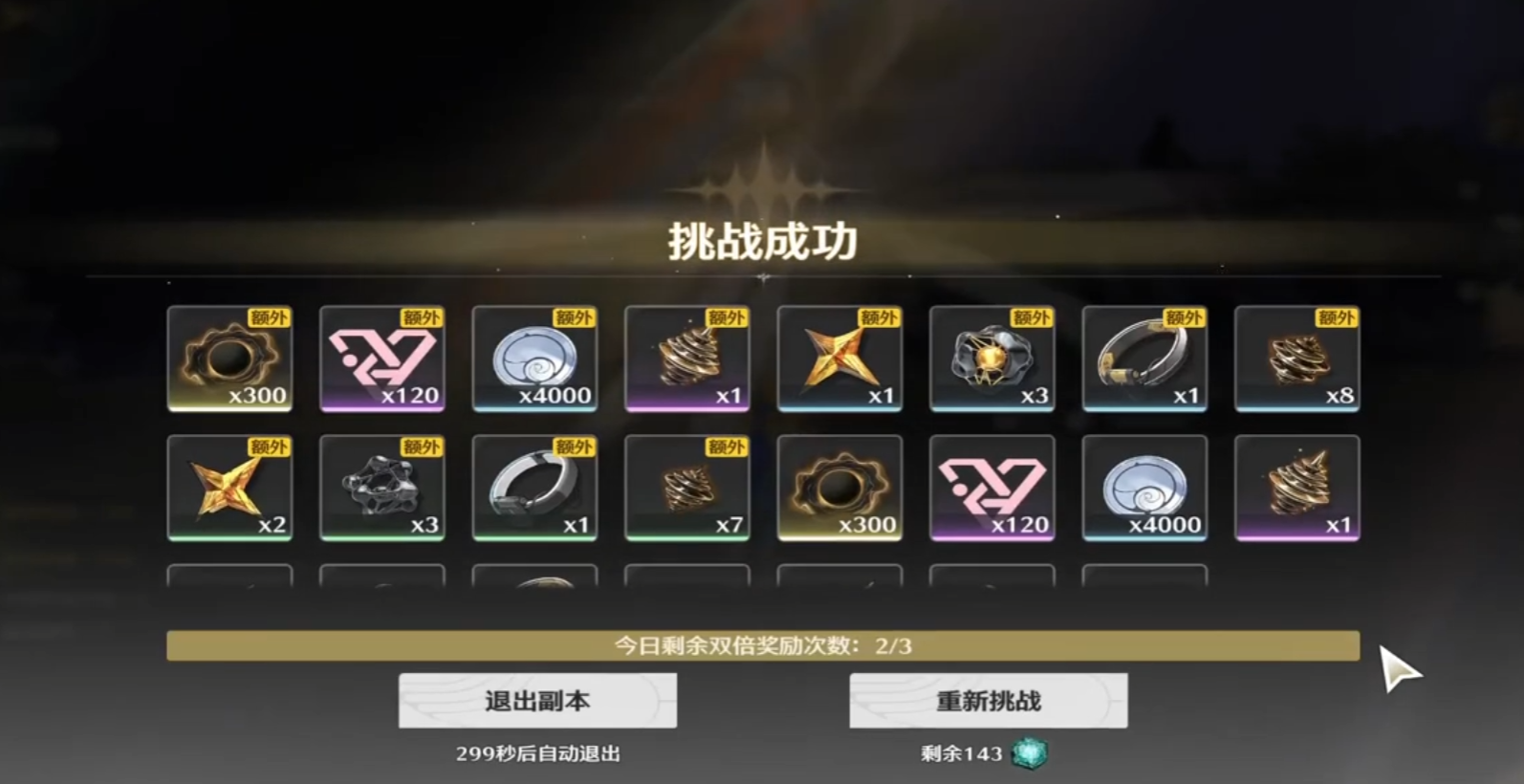Viewport: 1524px width, 784px height.
Task: Click the 重新挑战 button
Action: pyautogui.click(x=989, y=700)
